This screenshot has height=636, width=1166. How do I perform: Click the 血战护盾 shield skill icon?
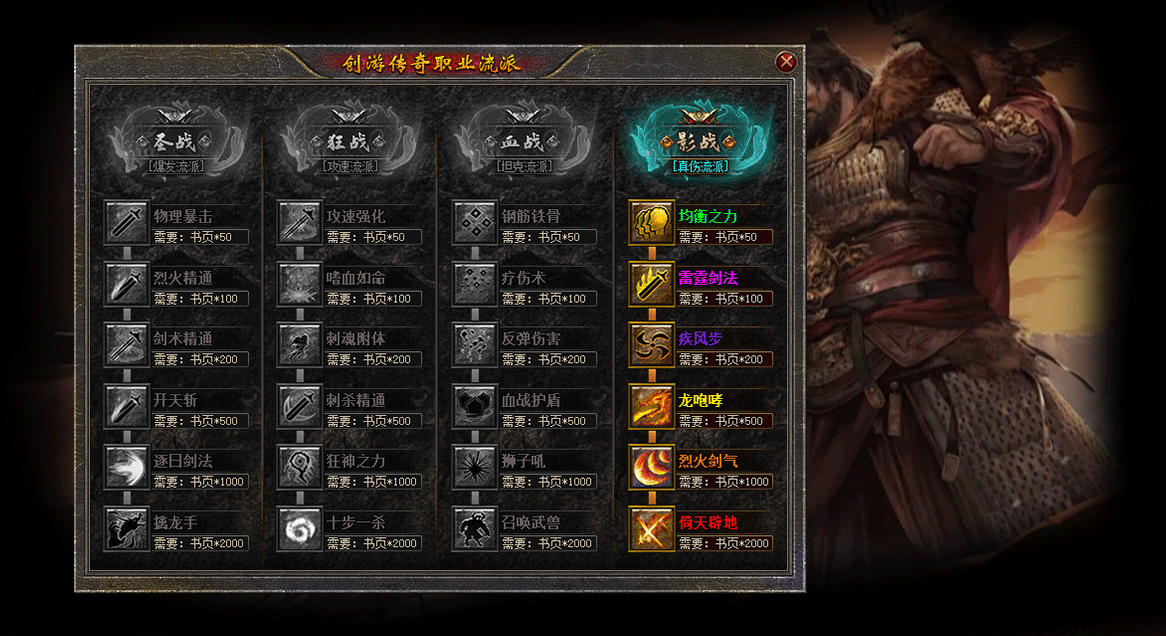coord(475,406)
